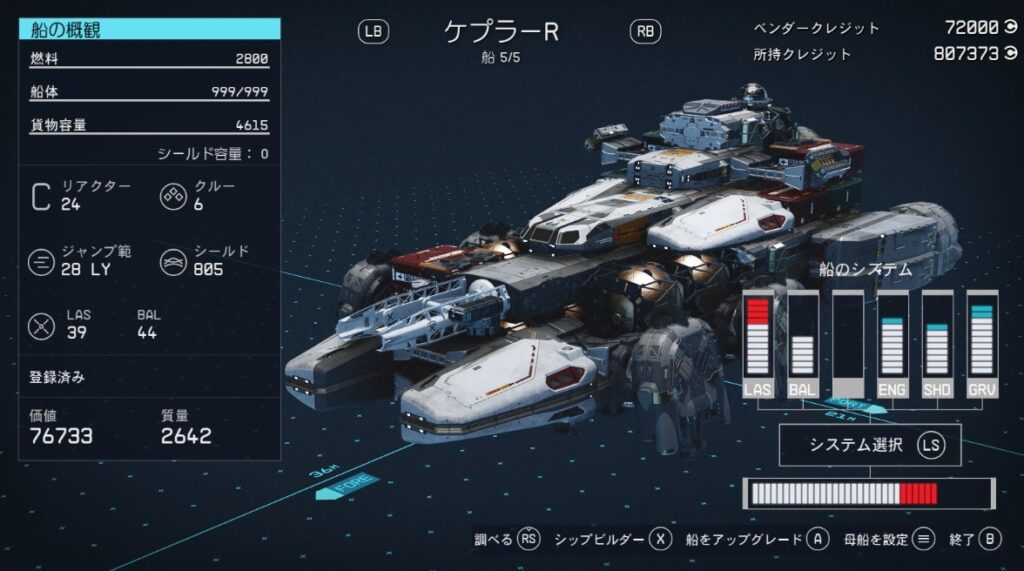Screen dimensions: 1024x571
Task: Choose the 調べる inspect option
Action: coord(507,540)
